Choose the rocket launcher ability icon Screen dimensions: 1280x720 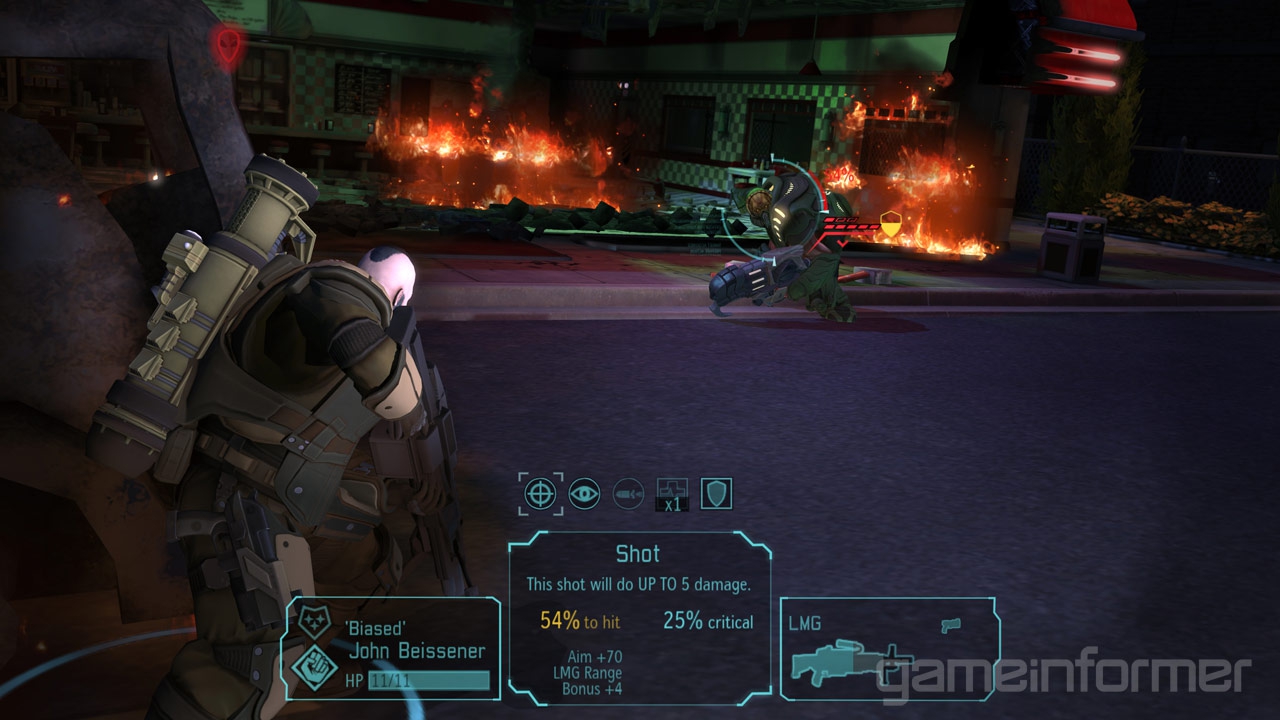(628, 494)
